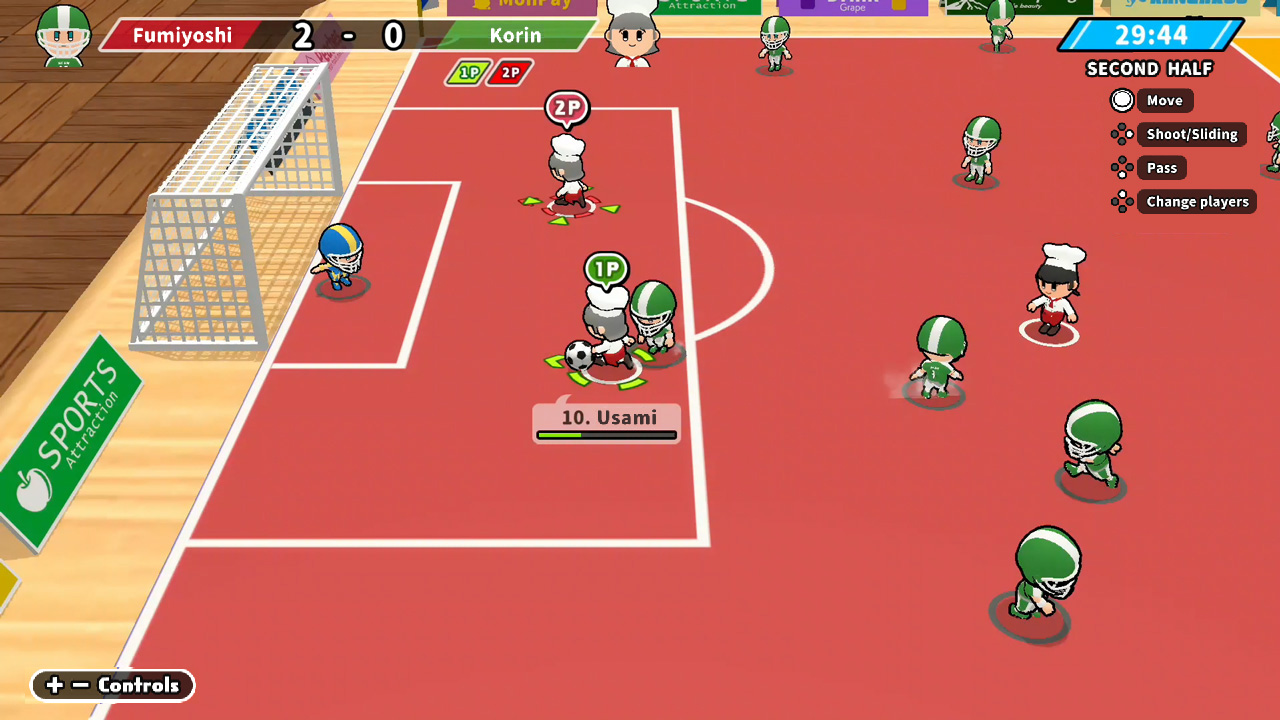Screen dimensions: 1280x720
Task: Click the Change players d-pad icon
Action: 1121,201
